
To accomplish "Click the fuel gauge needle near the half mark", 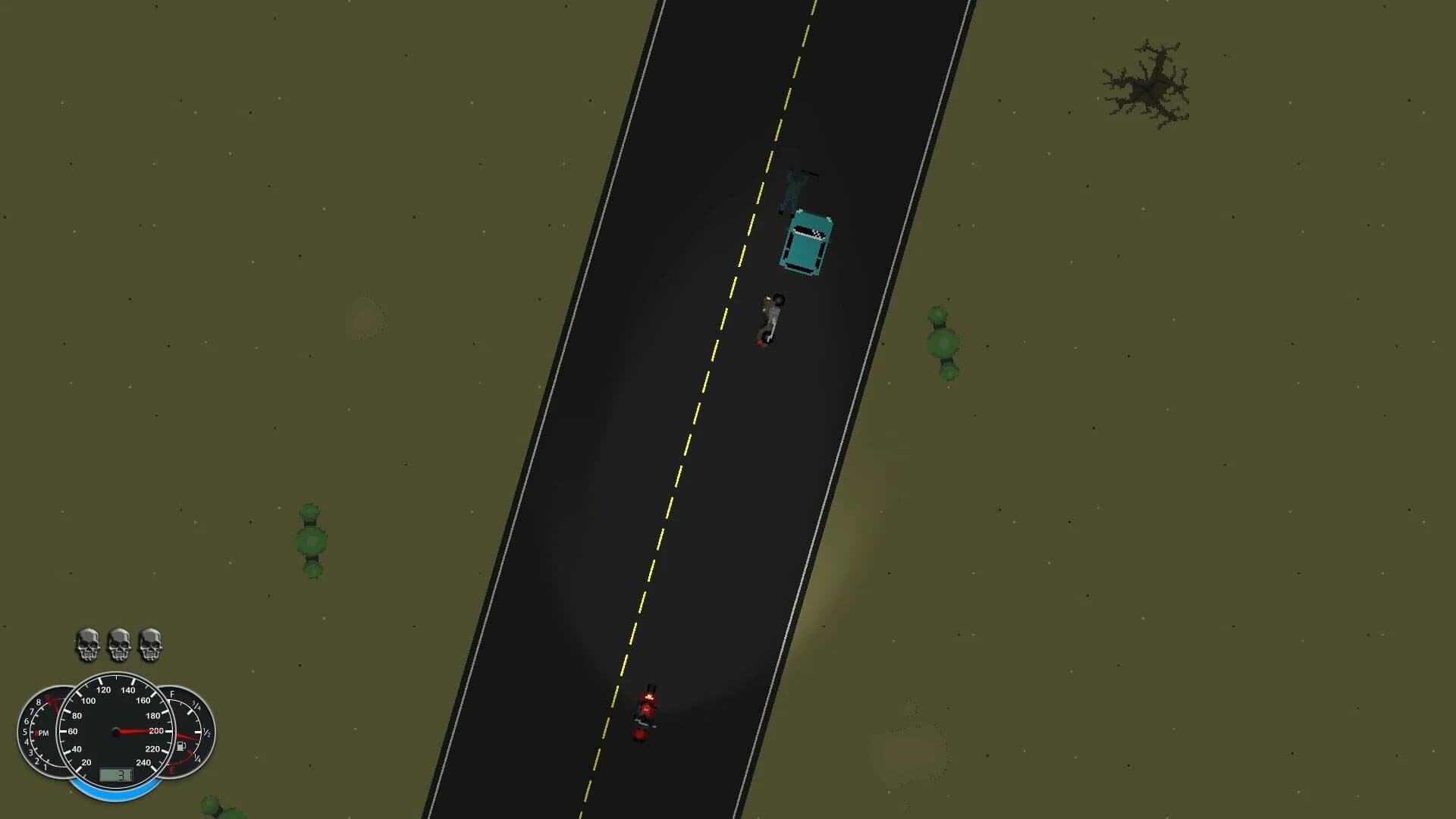I will pos(187,735).
